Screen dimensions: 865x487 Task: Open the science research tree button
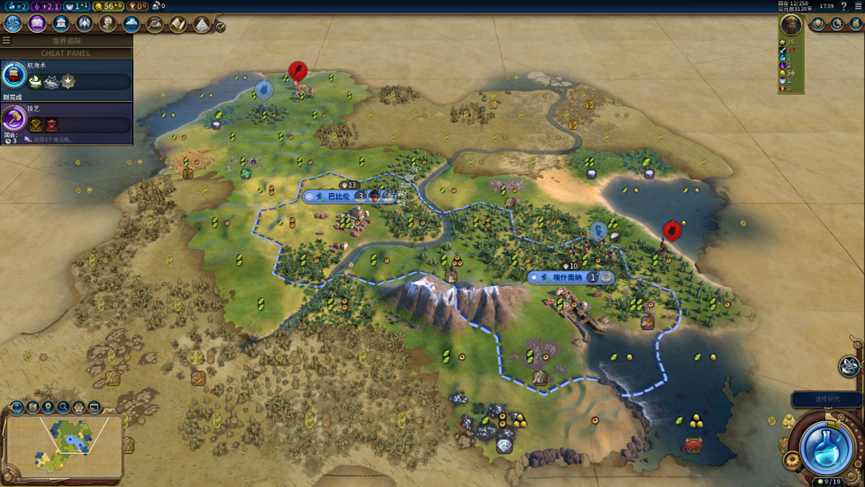click(14, 24)
